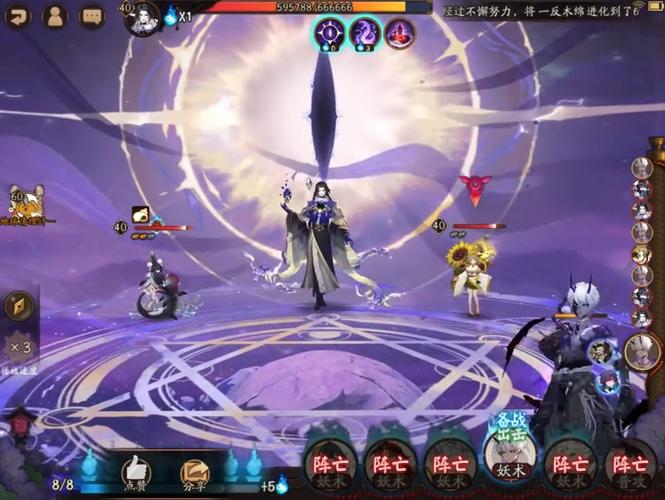
Task: Open the gold compass icon on left edge
Action: [x=19, y=306]
